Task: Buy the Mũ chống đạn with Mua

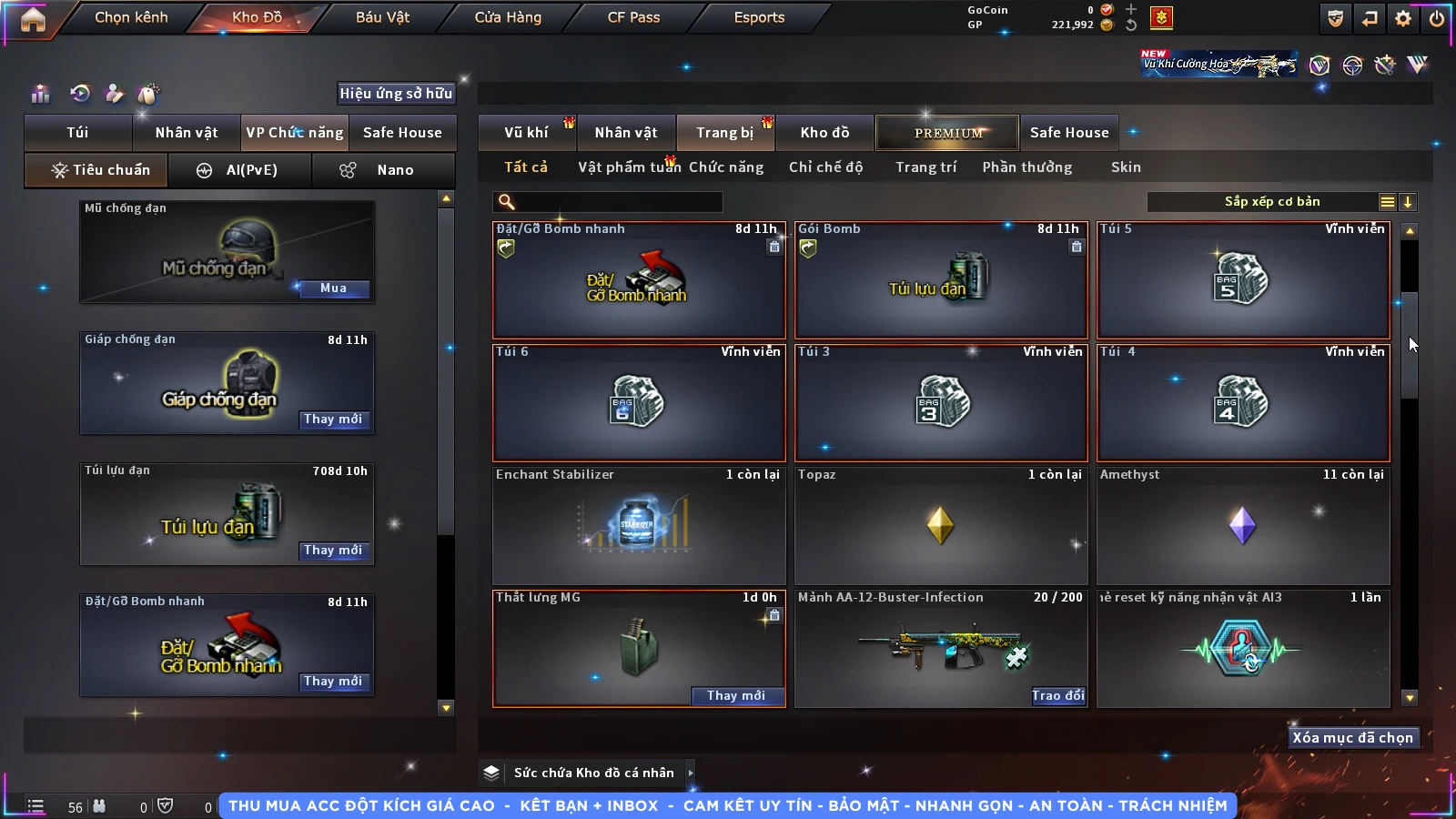Action: pos(333,288)
